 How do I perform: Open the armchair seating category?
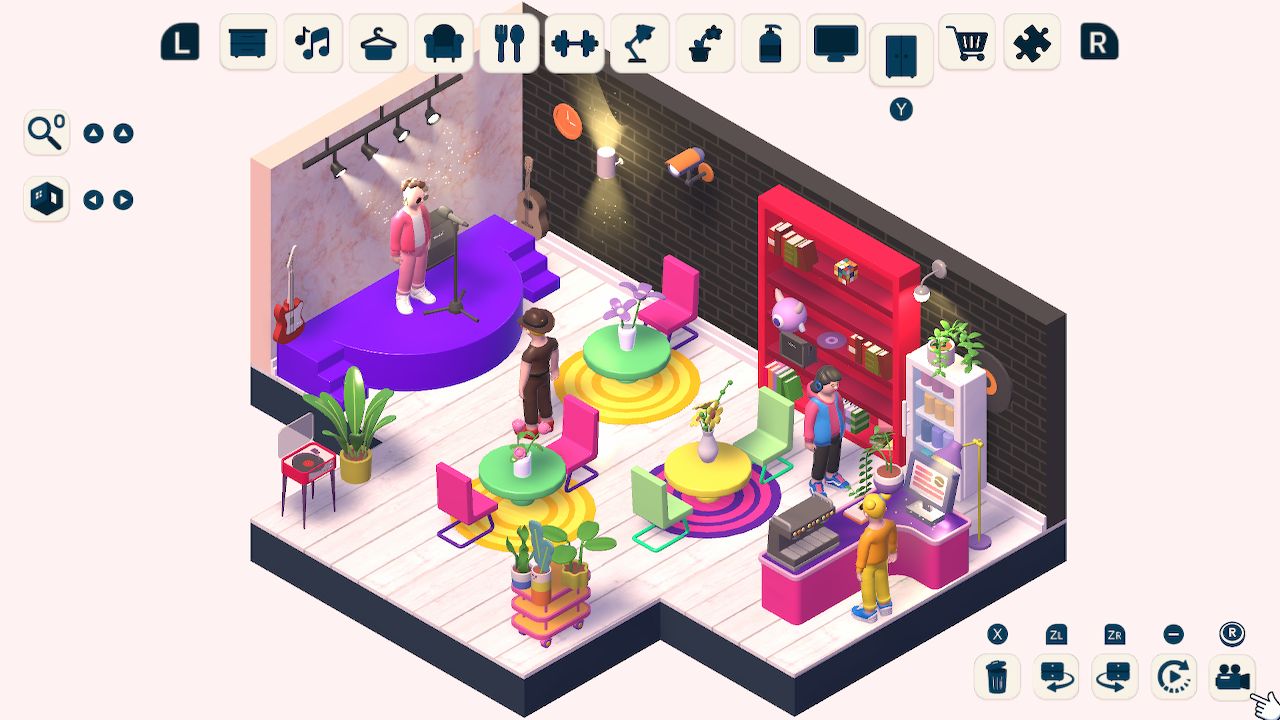(442, 44)
